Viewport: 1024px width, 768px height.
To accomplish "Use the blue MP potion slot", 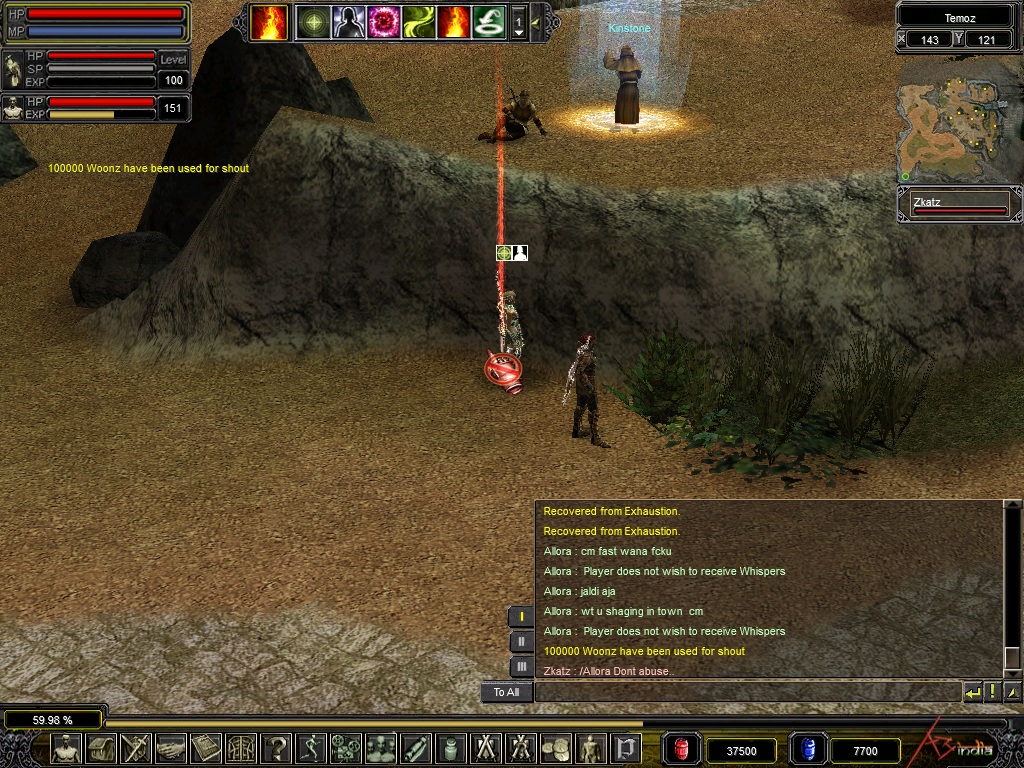I will (808, 749).
